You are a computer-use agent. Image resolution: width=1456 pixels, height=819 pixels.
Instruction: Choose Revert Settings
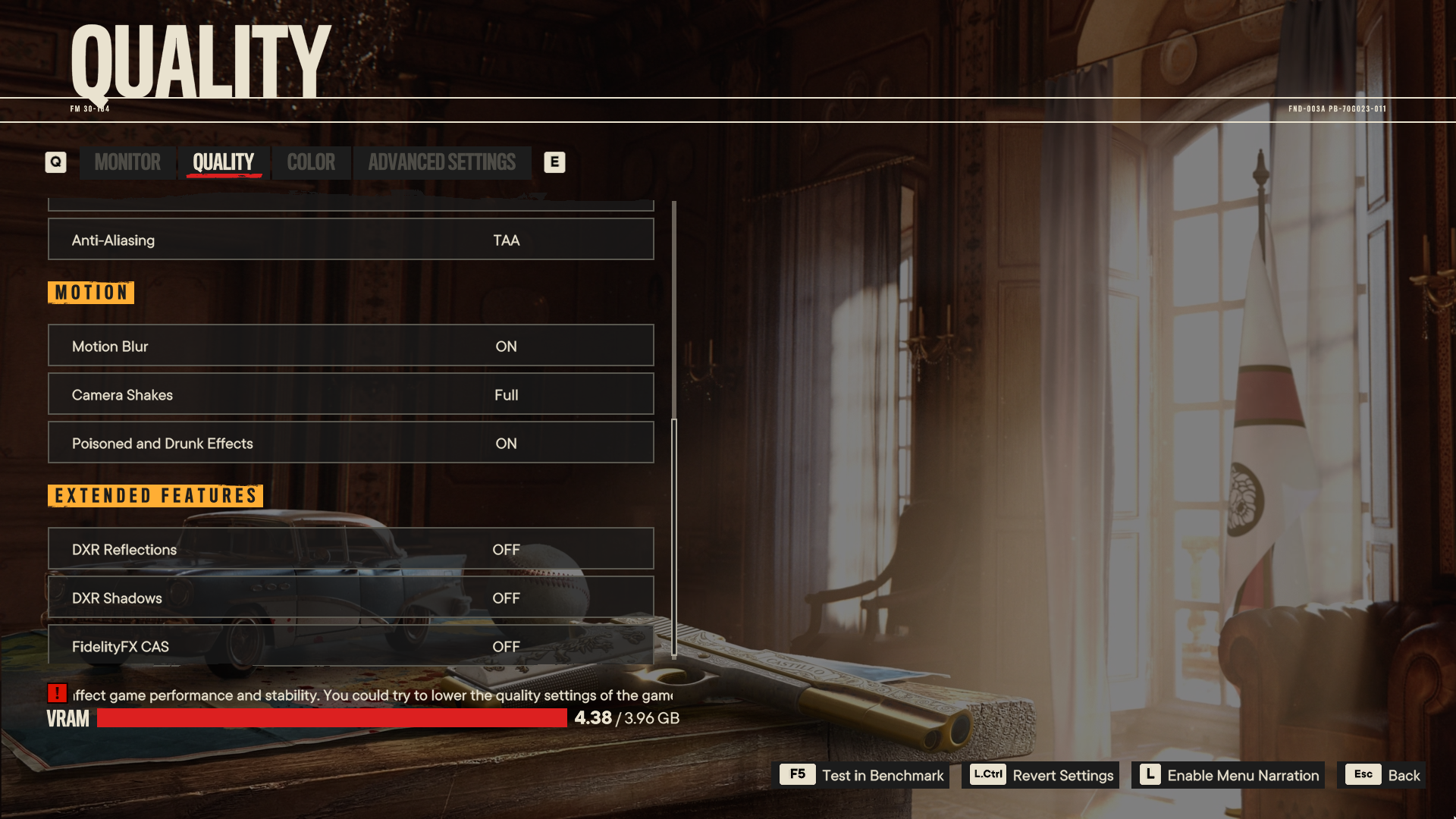coord(1040,775)
